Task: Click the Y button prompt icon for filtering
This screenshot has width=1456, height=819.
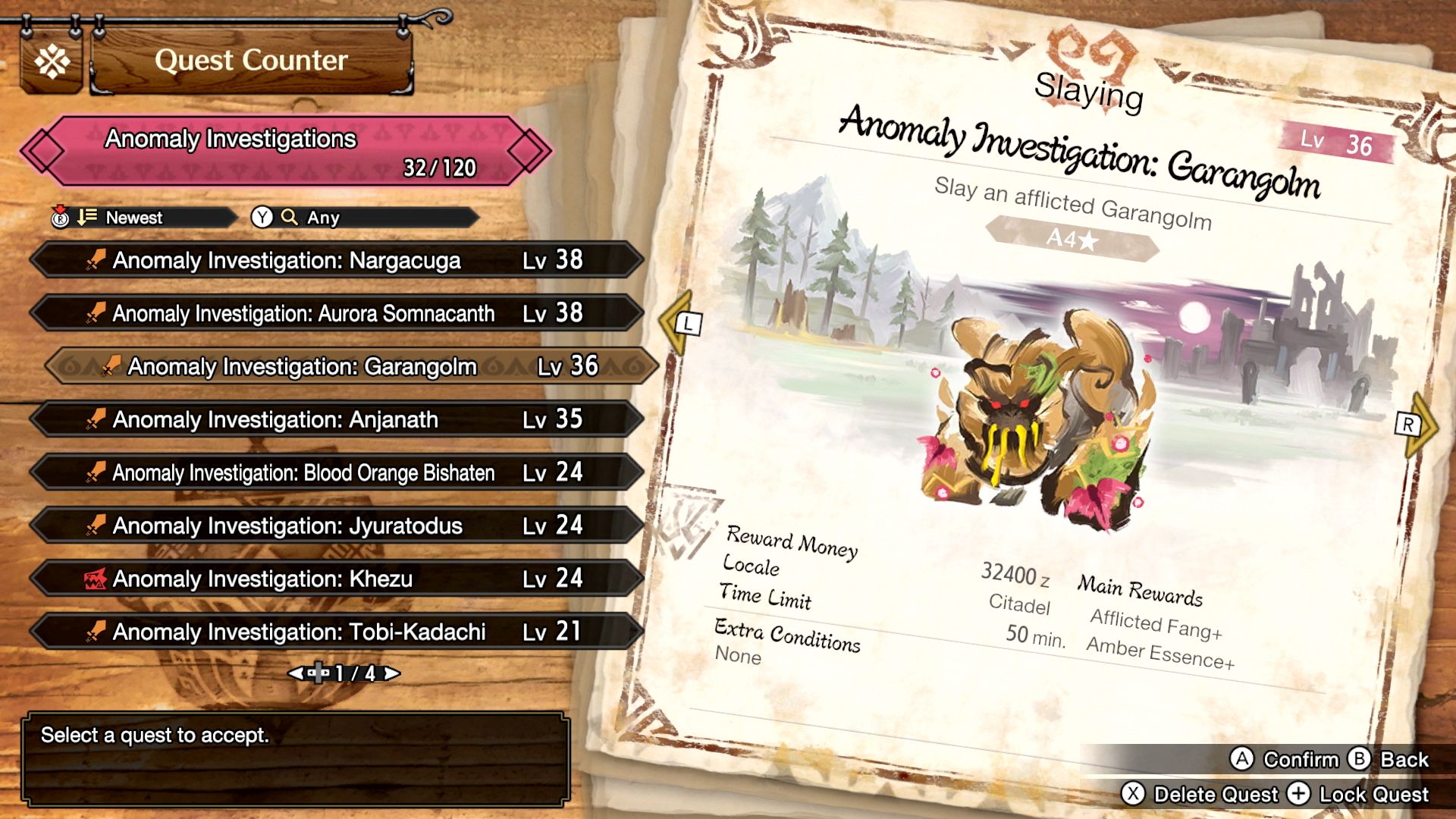Action: pyautogui.click(x=261, y=218)
